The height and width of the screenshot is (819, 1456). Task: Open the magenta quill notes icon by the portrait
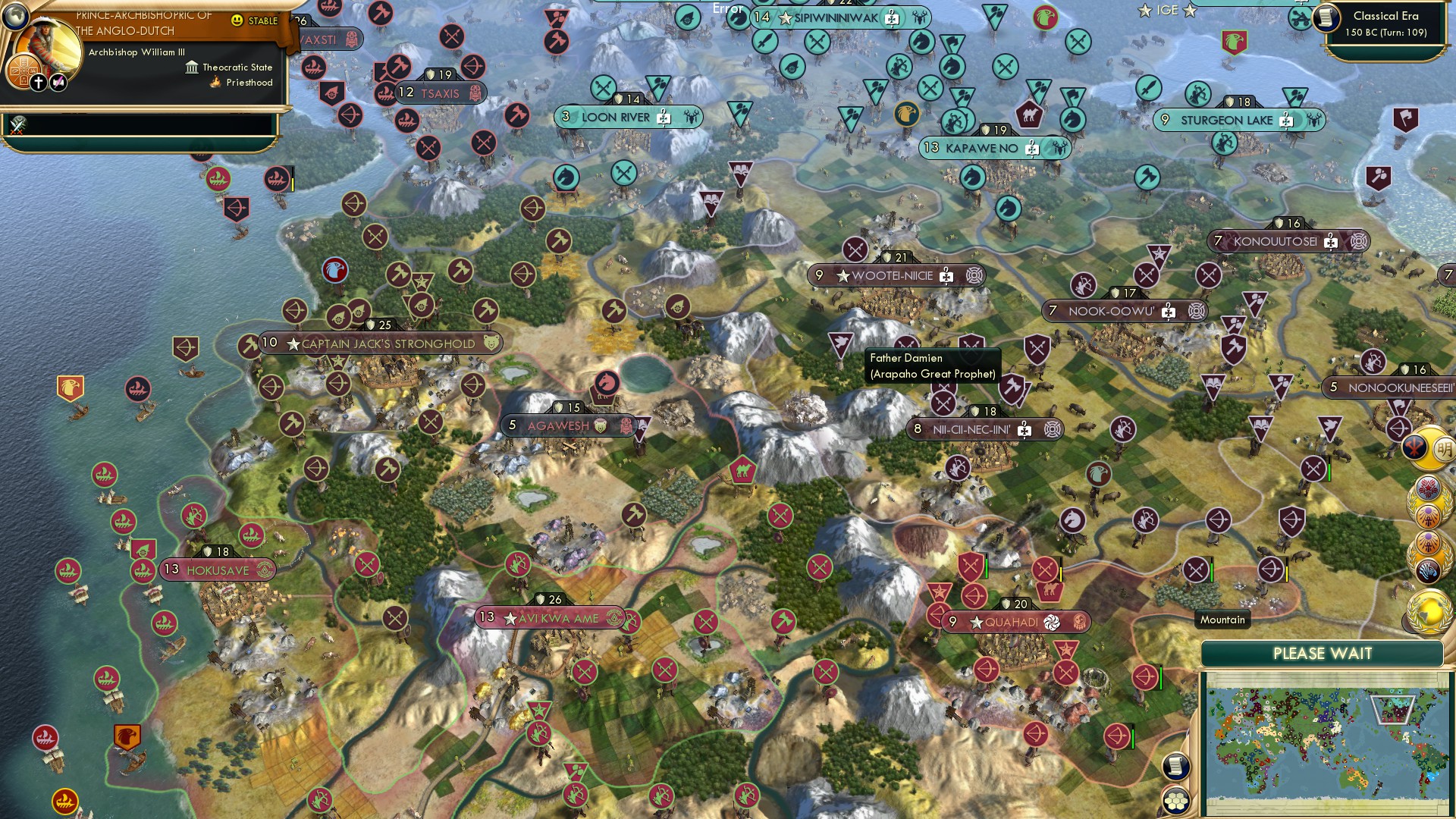(57, 81)
